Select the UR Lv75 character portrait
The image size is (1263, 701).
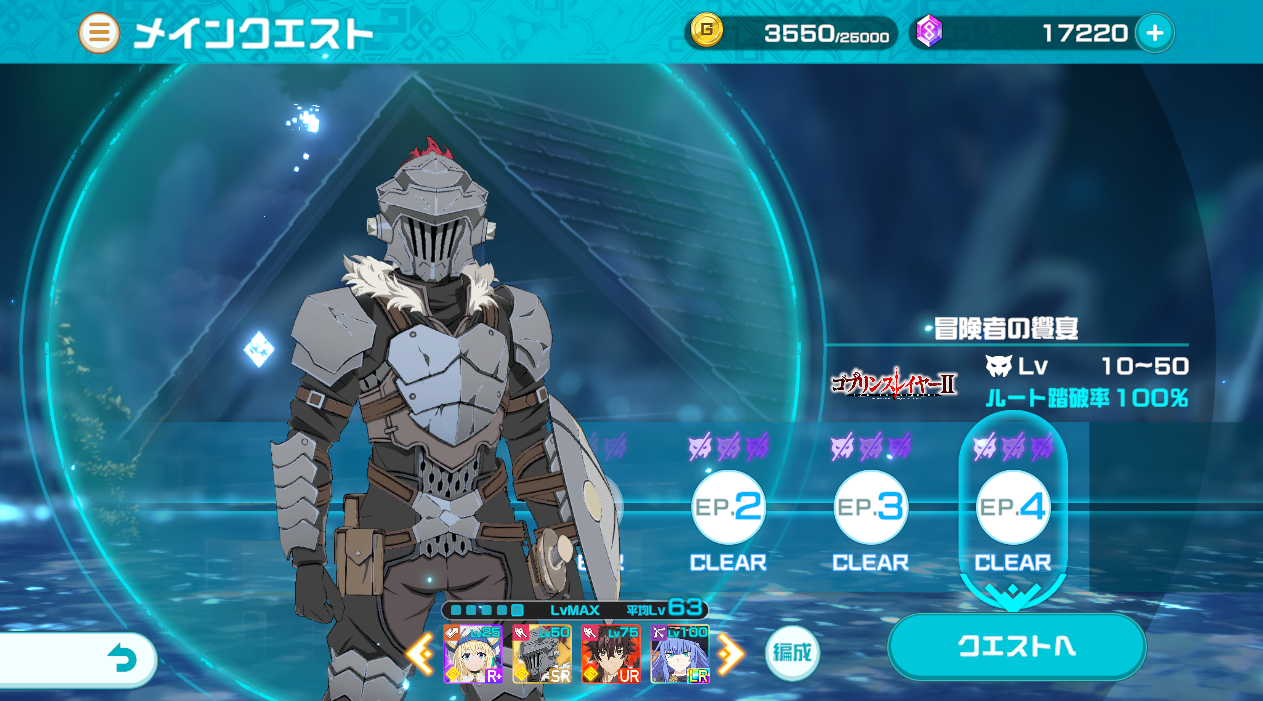(x=611, y=654)
